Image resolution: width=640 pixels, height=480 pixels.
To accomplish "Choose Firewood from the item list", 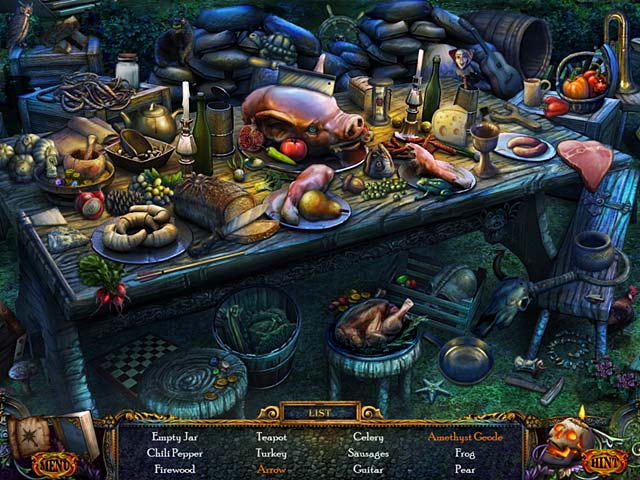I will (x=178, y=468).
